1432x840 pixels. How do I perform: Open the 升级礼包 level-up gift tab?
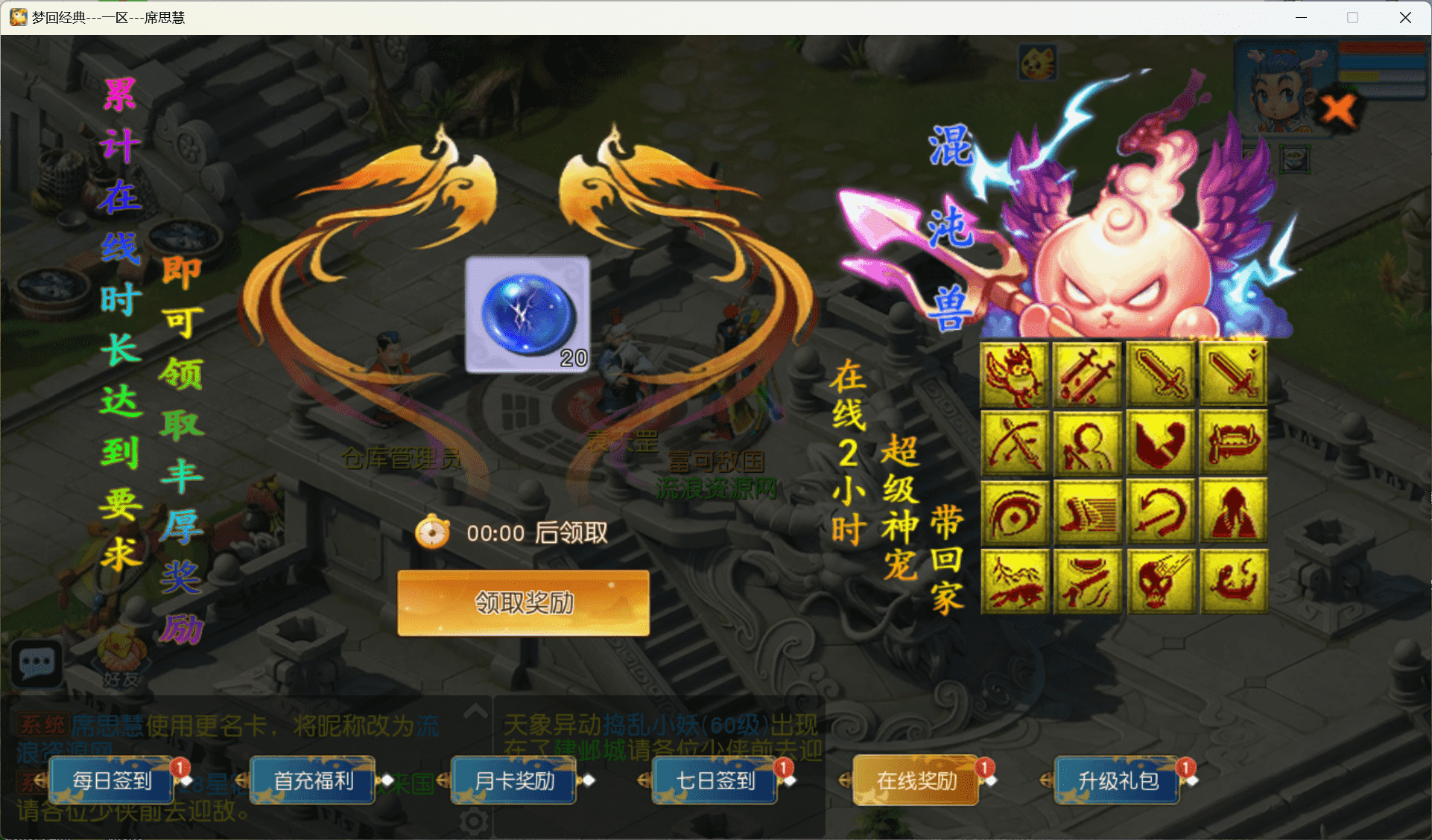tap(1118, 780)
